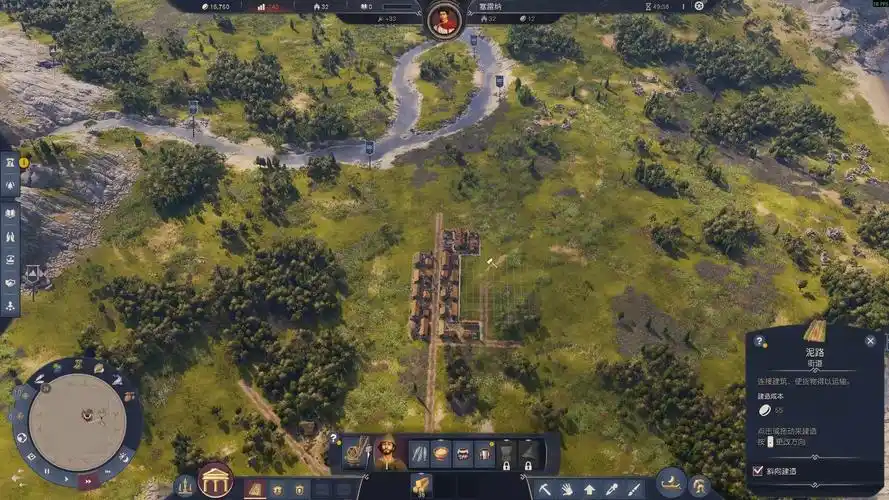Close the dirt road info panel

pos(870,341)
